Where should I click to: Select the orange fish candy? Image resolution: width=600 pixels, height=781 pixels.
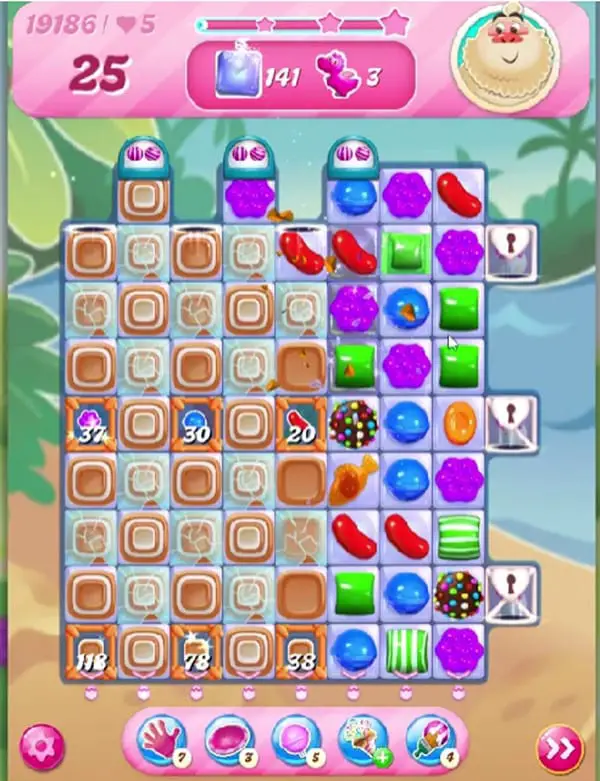pos(352,478)
